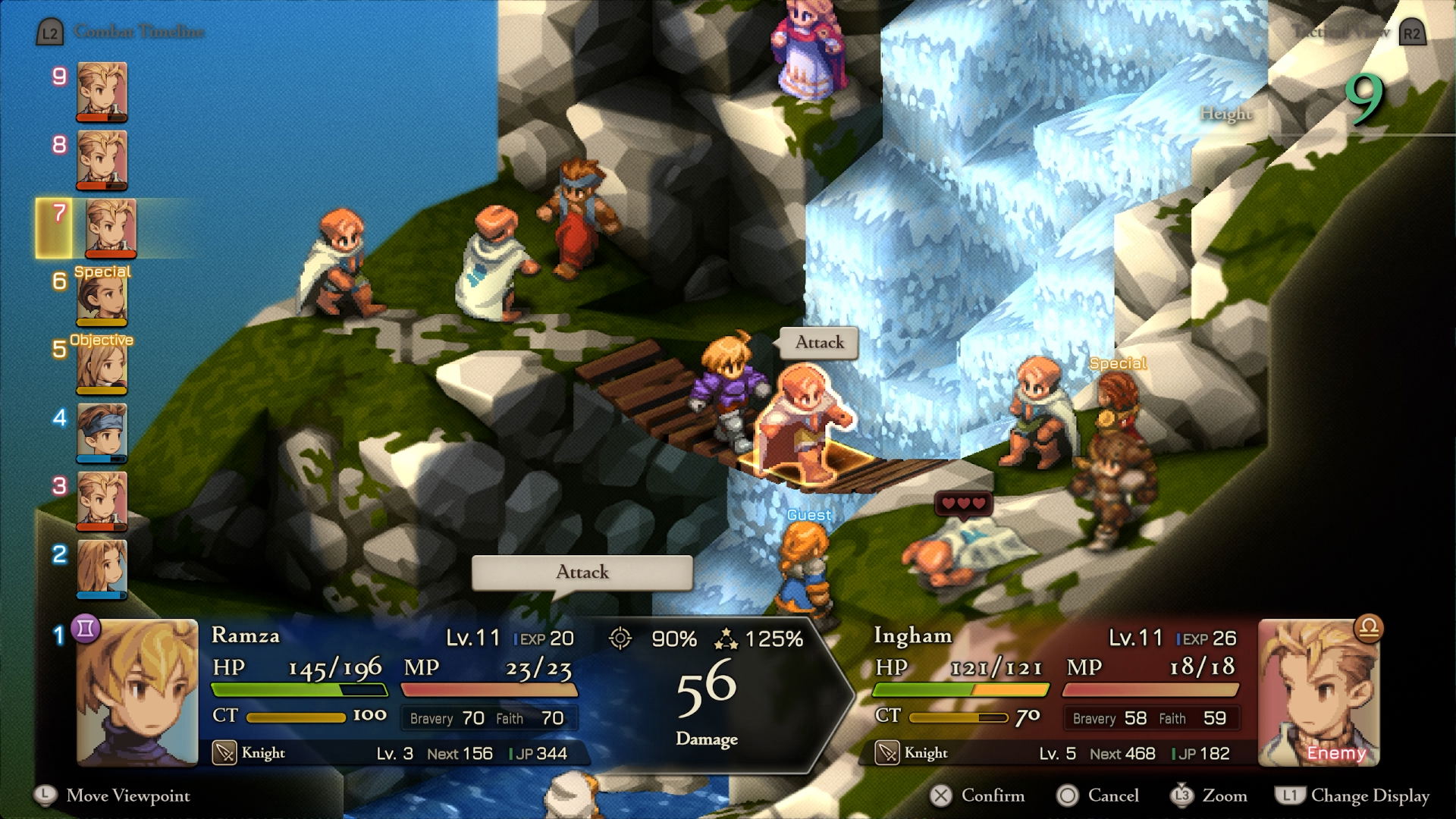Screen dimensions: 1456x819
Task: Select the Attack confirmation banner
Action: point(581,573)
